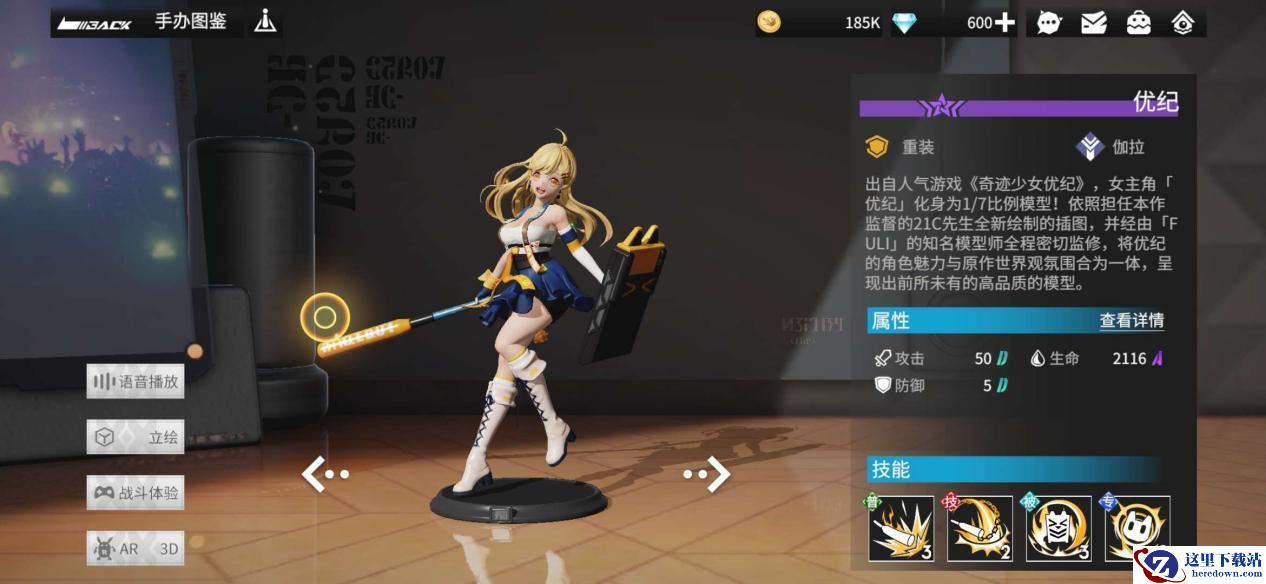This screenshot has width=1266, height=584.
Task: Add diamonds with the plus button
Action: (x=1004, y=23)
